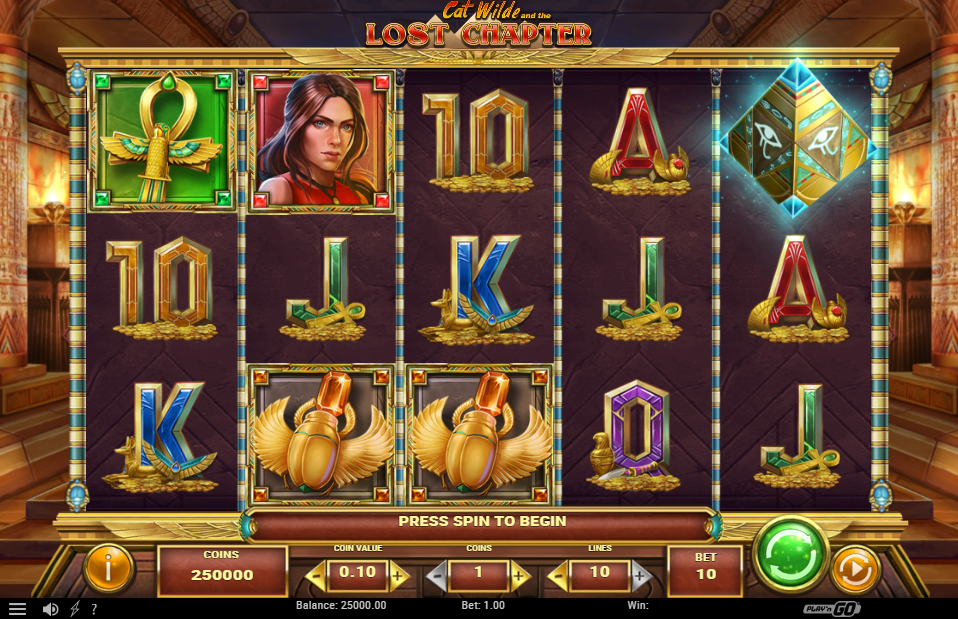
Task: Lower the number of lines
Action: click(x=558, y=576)
